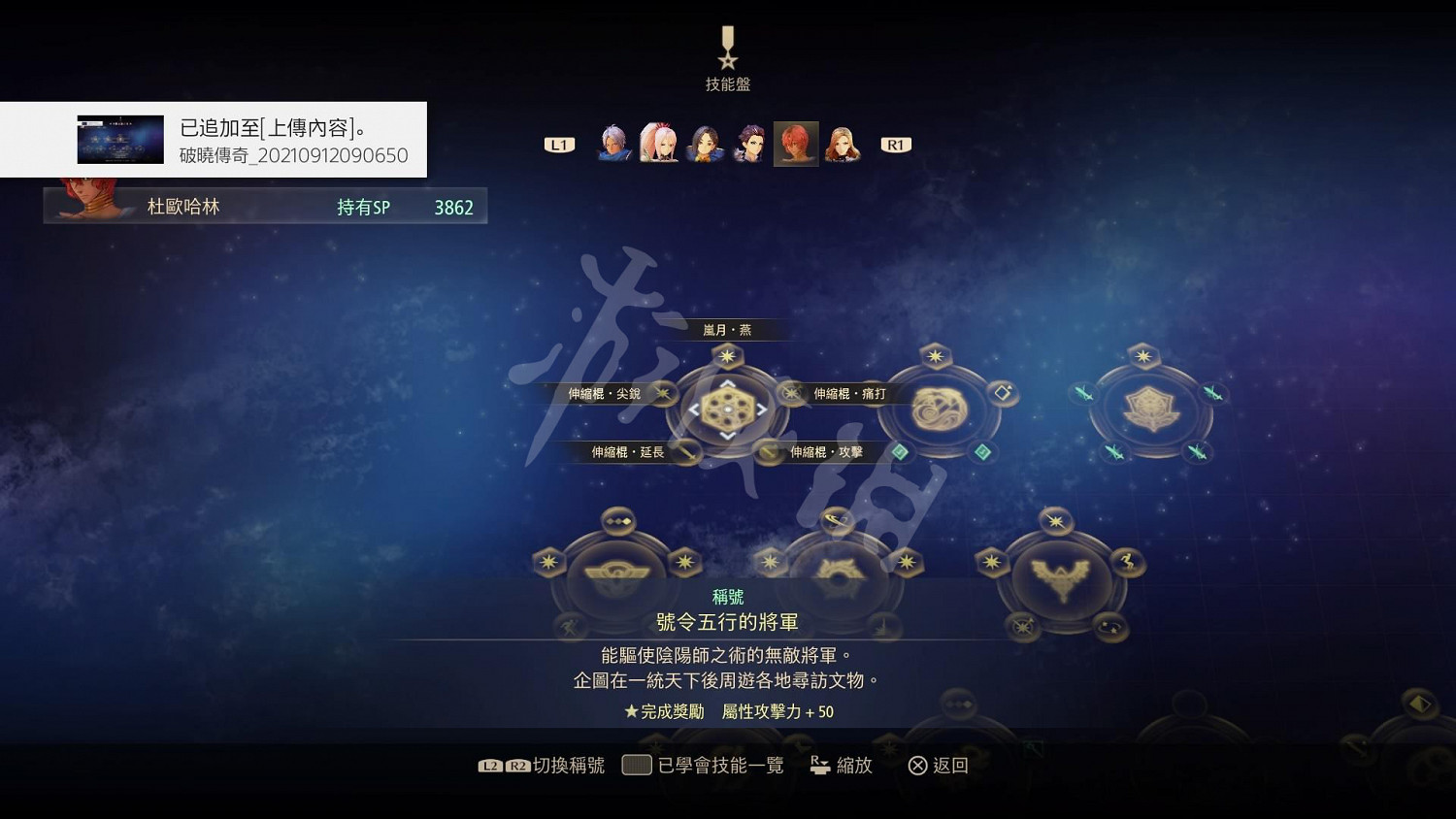Open the bat-shaped emblem skill circle

pyautogui.click(x=1060, y=575)
